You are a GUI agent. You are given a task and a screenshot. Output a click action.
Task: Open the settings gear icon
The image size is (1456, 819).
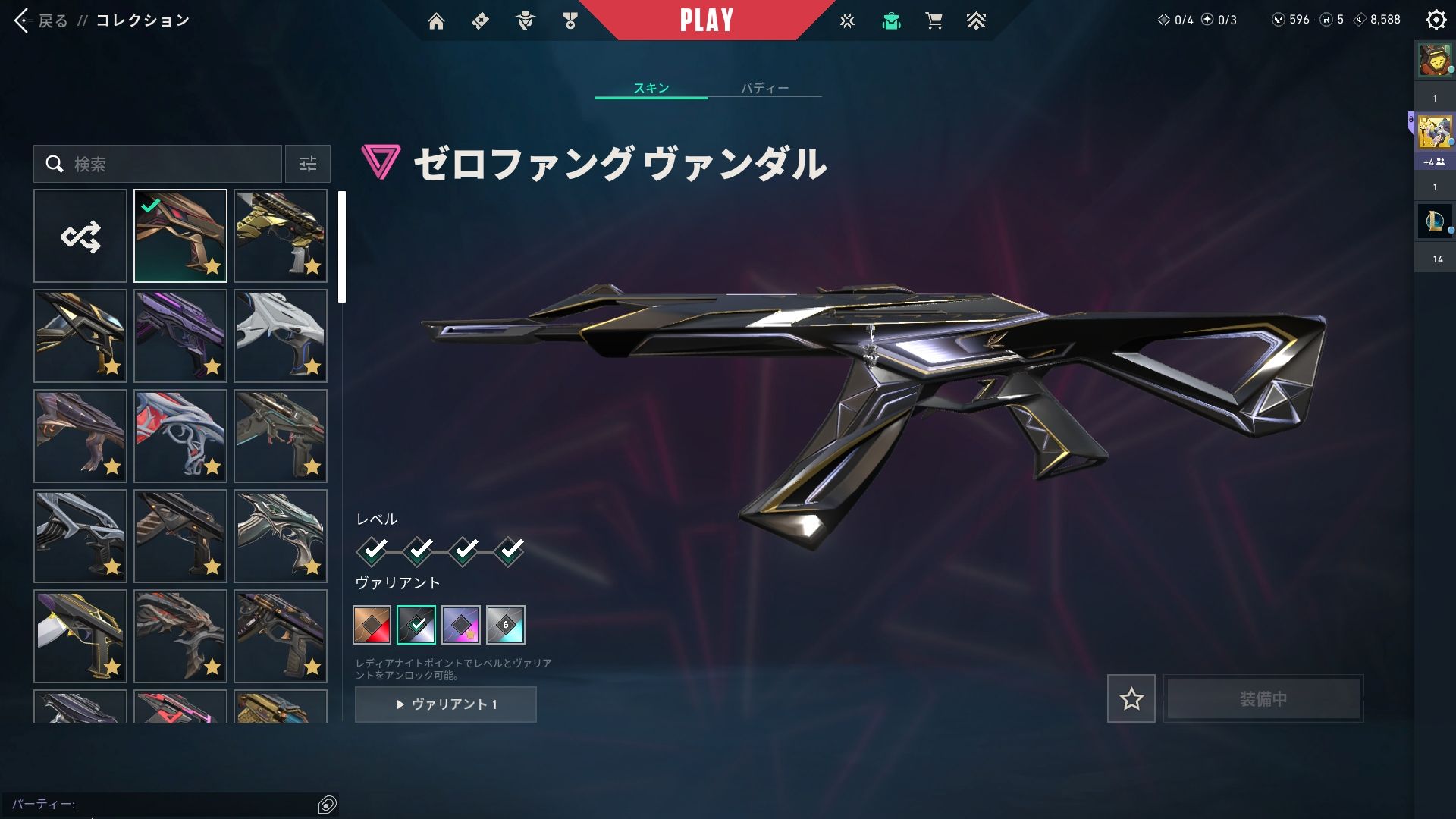tap(1436, 20)
